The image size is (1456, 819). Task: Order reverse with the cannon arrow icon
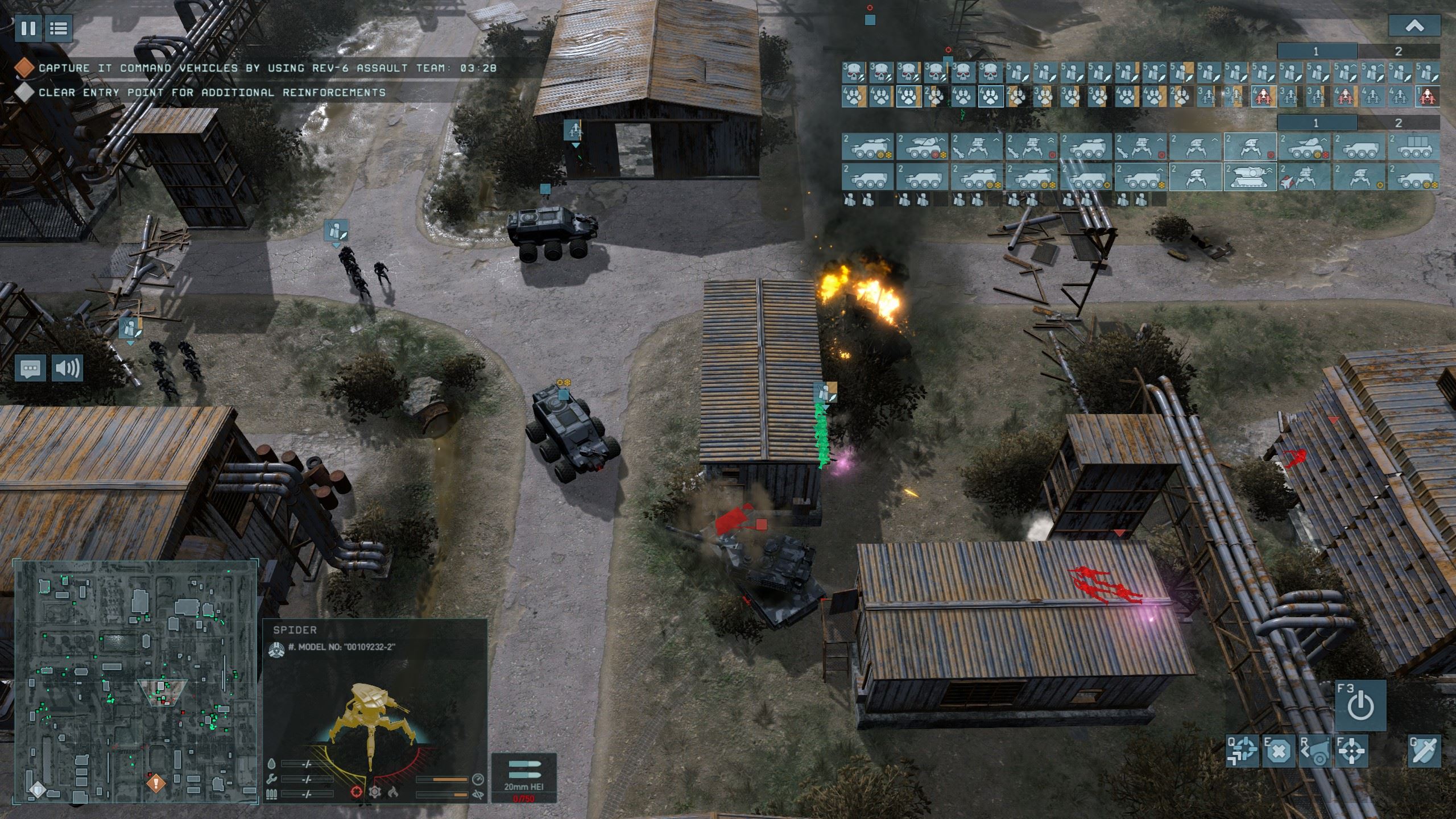pyautogui.click(x=1316, y=752)
